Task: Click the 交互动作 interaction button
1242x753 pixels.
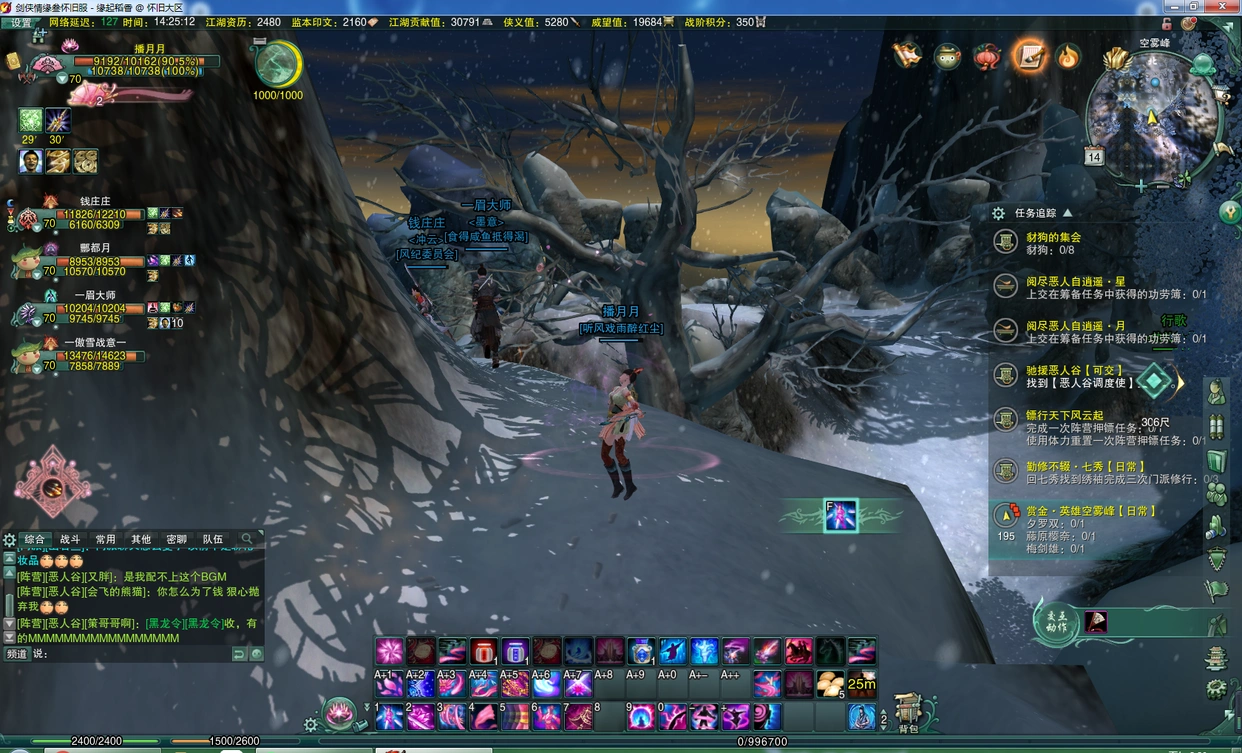Action: pyautogui.click(x=1056, y=622)
